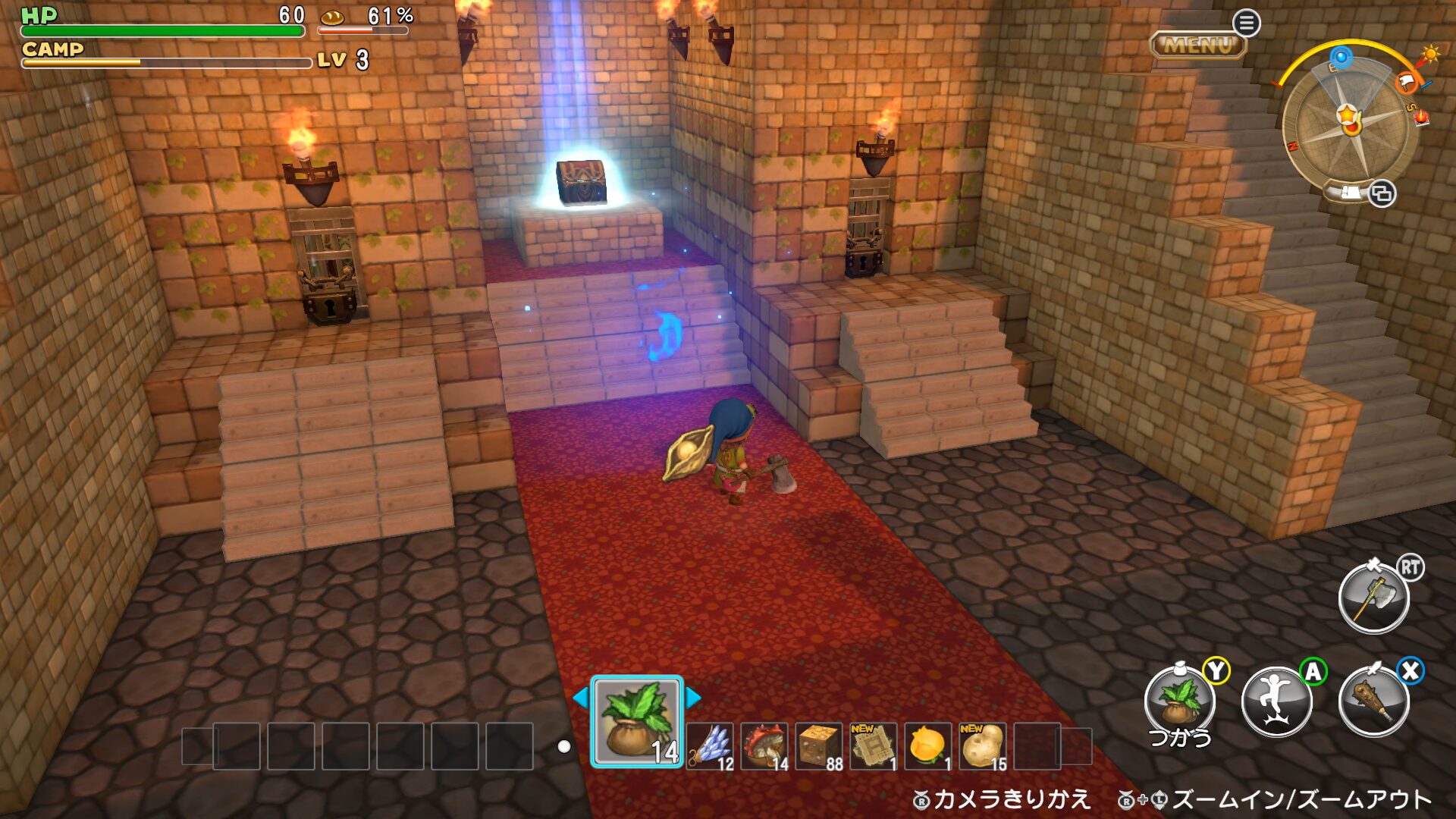The width and height of the screenshot is (1456, 819).
Task: Choose the red spiky mushroom slot
Action: [765, 746]
